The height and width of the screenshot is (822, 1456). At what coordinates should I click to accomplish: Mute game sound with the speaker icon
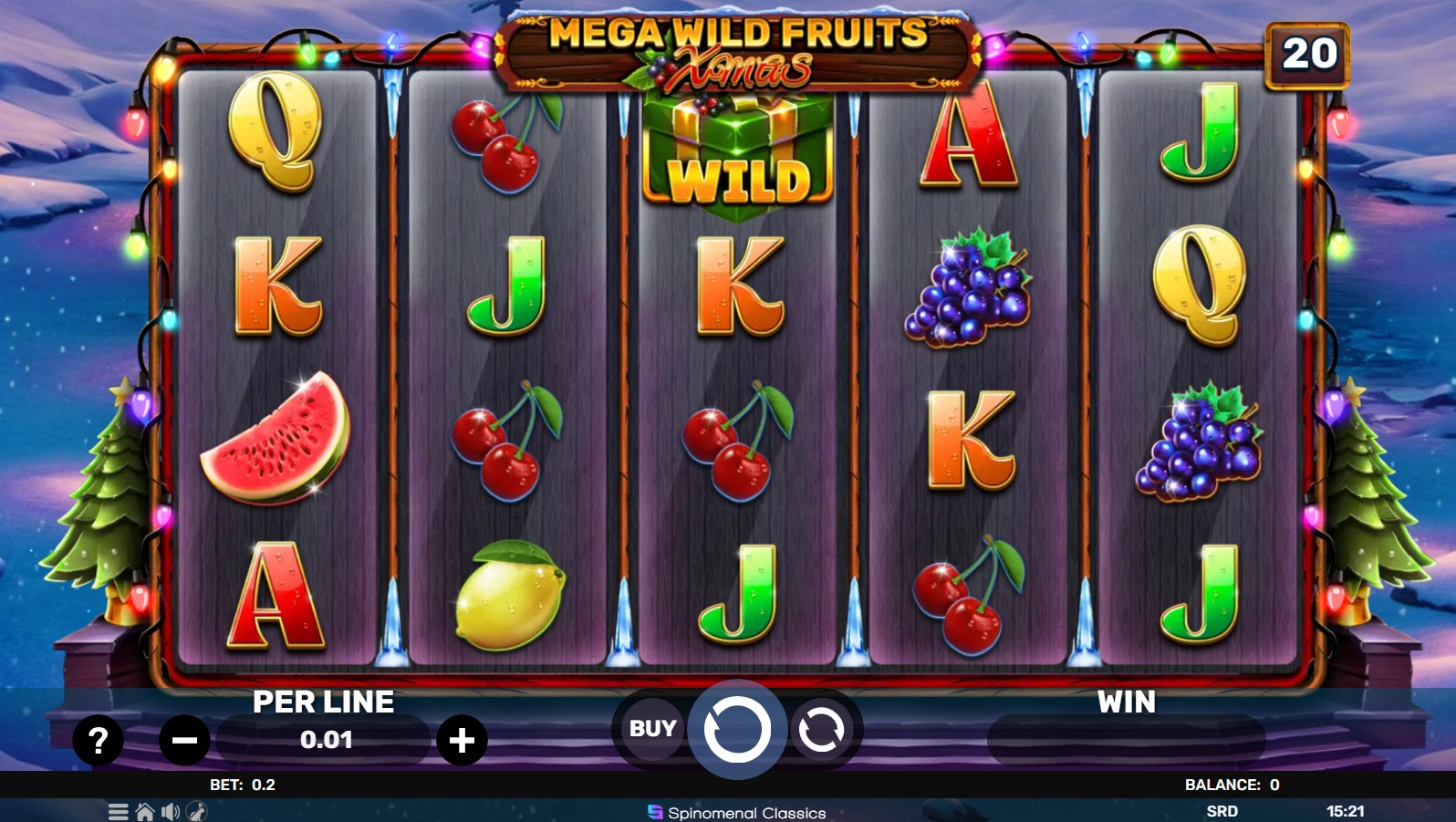tap(170, 812)
